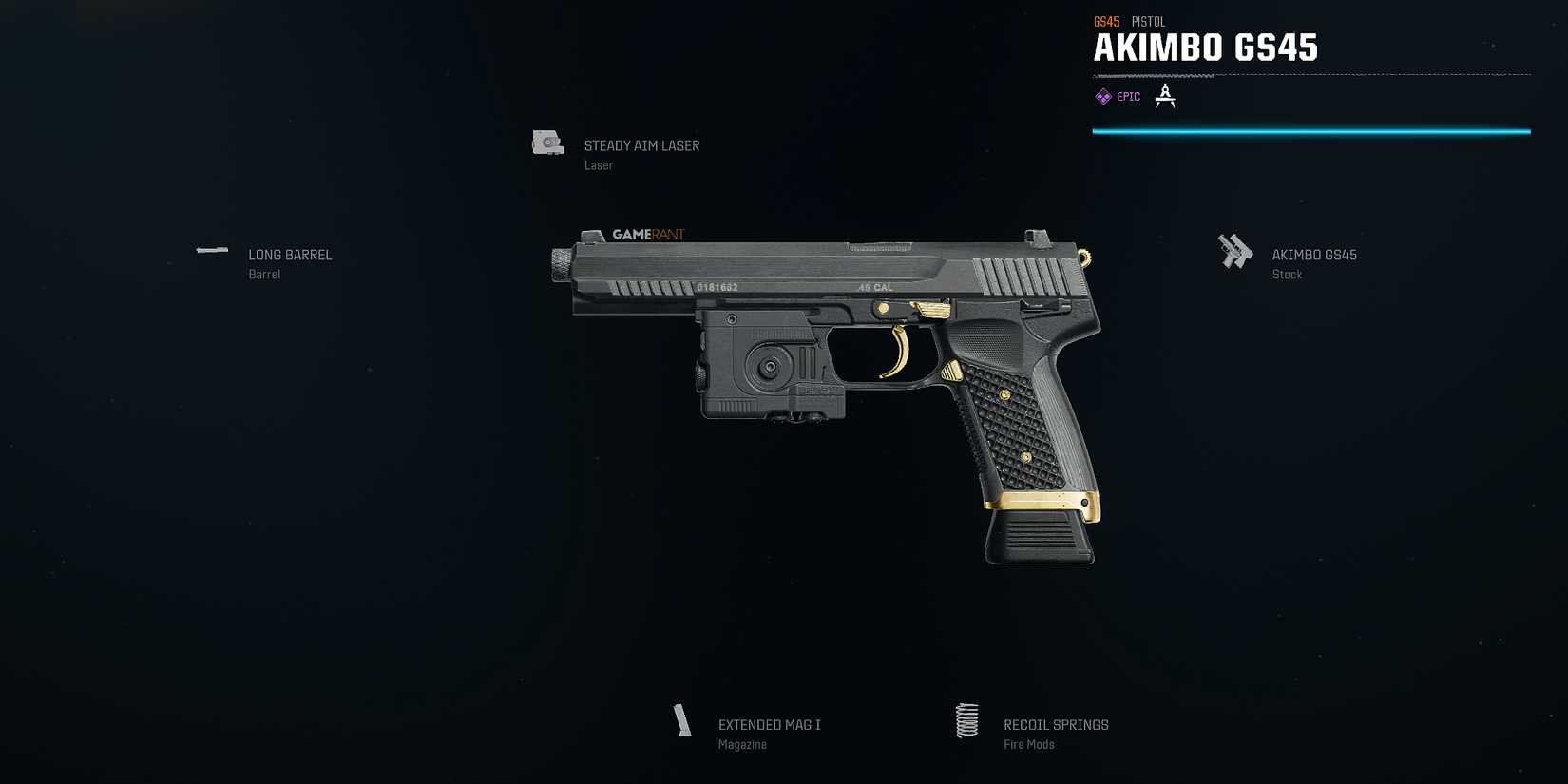Click the blue weapon progress bar

(1311, 131)
